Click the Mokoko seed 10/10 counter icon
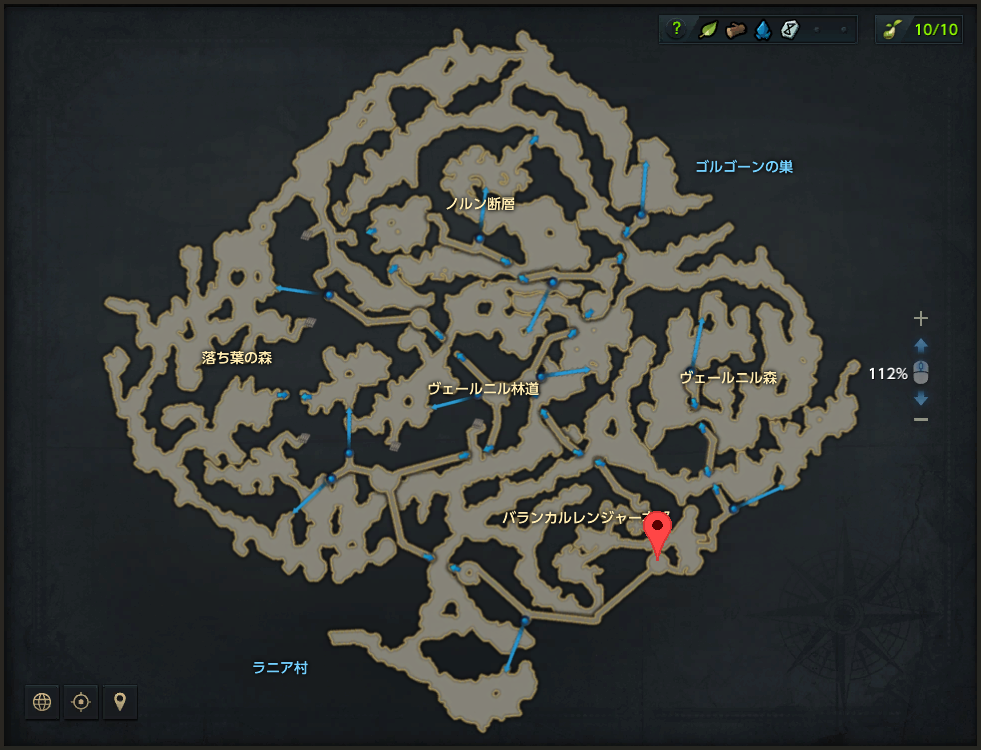981x750 pixels. (x=892, y=29)
